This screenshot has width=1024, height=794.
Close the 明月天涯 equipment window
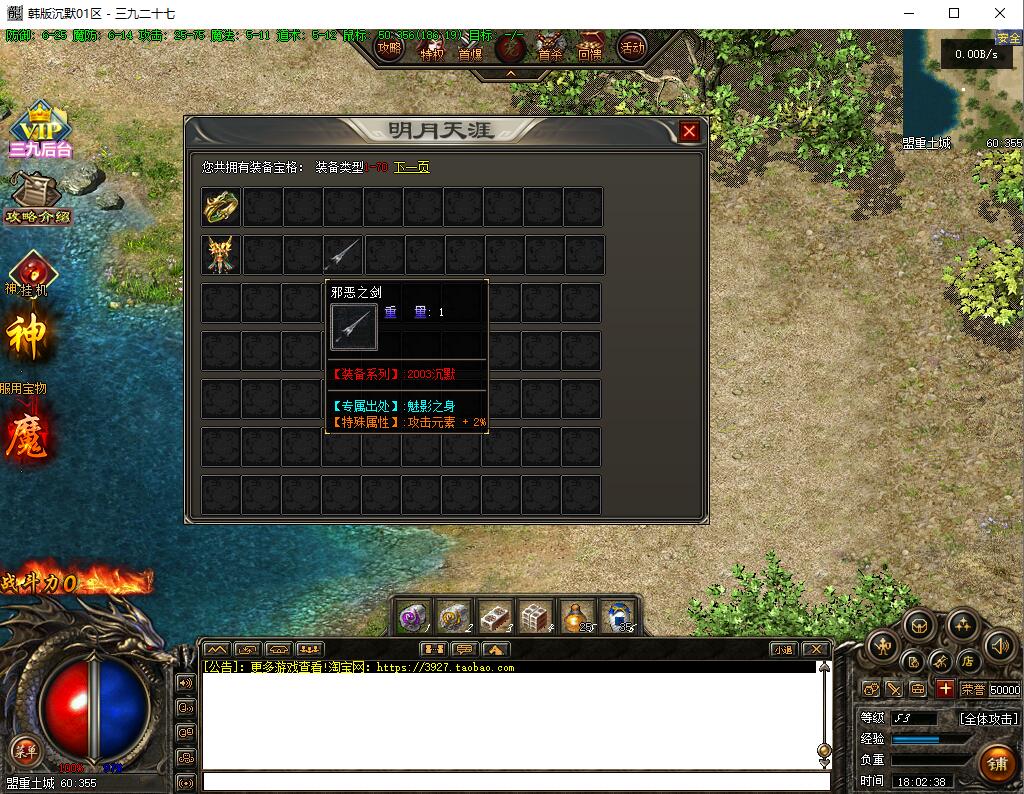coord(689,131)
